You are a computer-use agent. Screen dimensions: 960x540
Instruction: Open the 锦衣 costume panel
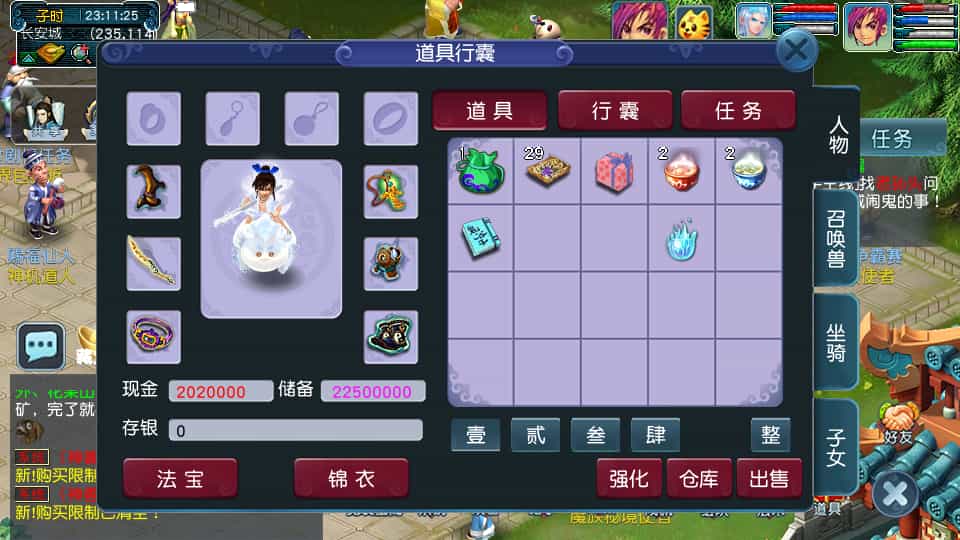pyautogui.click(x=351, y=478)
